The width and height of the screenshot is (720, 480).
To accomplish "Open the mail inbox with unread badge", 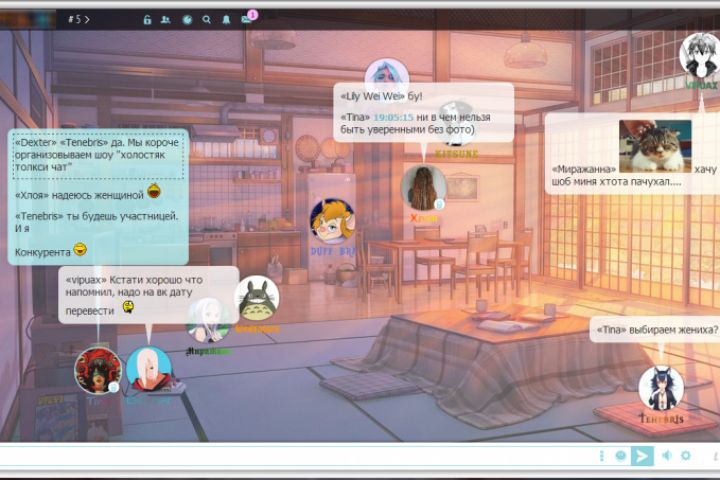I will tap(246, 19).
